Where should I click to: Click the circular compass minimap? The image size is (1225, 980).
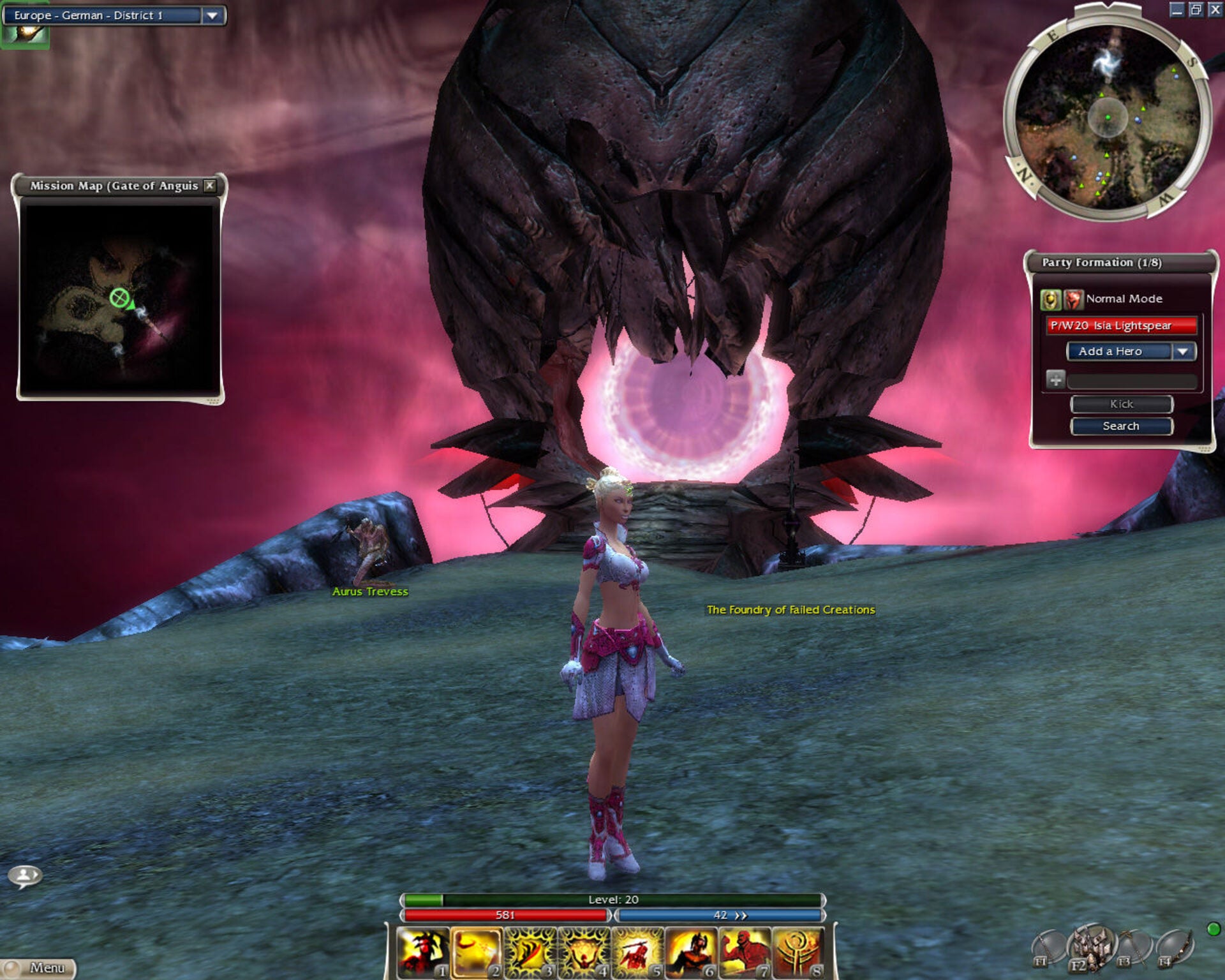pos(1108,117)
